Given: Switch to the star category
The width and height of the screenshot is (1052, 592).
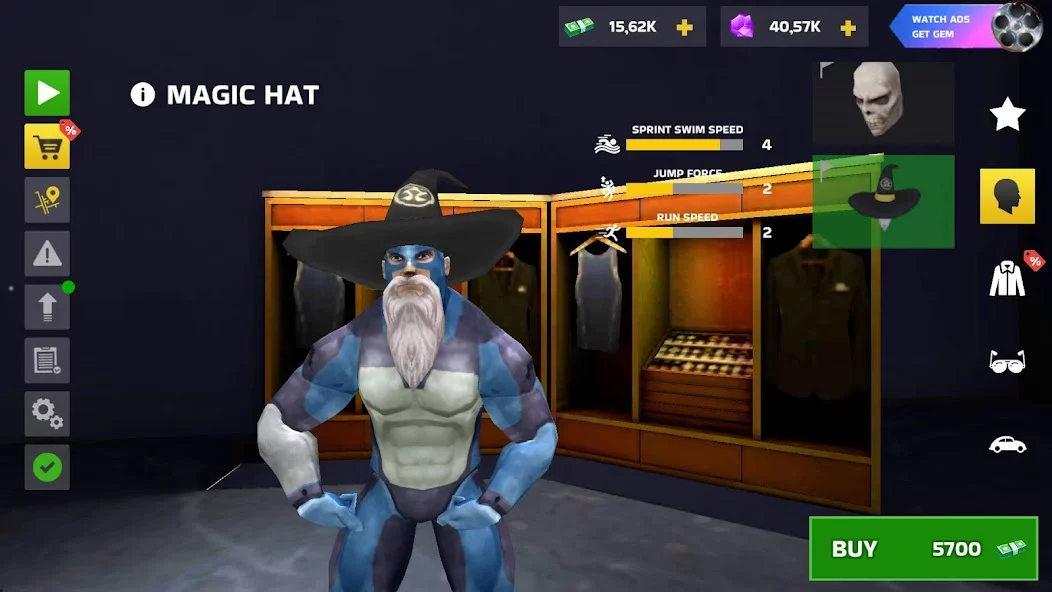Looking at the screenshot, I should coord(1007,115).
